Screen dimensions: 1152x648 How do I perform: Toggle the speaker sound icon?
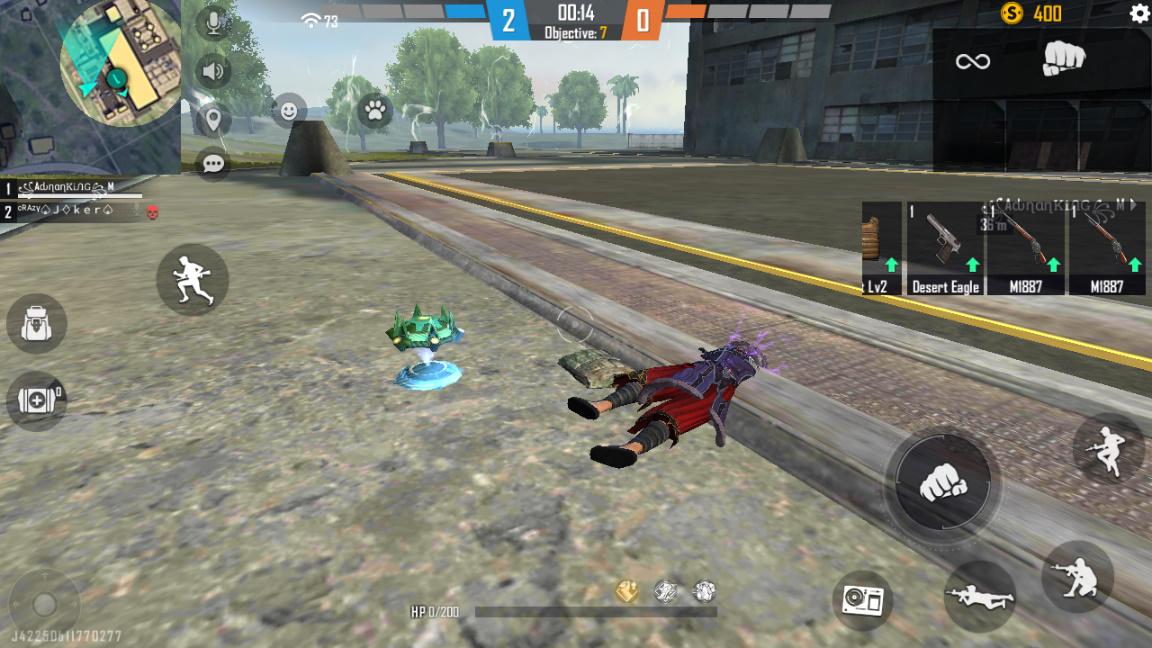click(x=213, y=72)
